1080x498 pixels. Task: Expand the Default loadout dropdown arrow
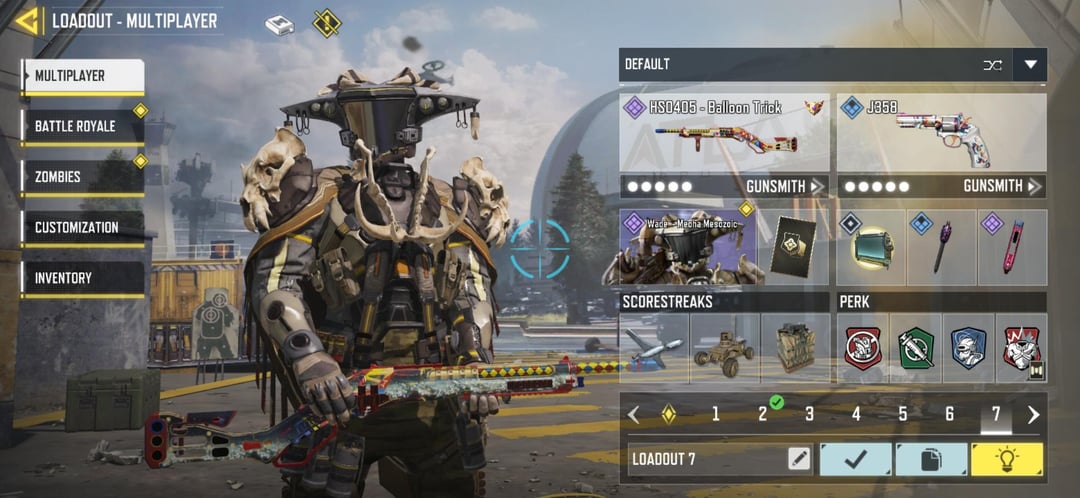click(x=1030, y=66)
